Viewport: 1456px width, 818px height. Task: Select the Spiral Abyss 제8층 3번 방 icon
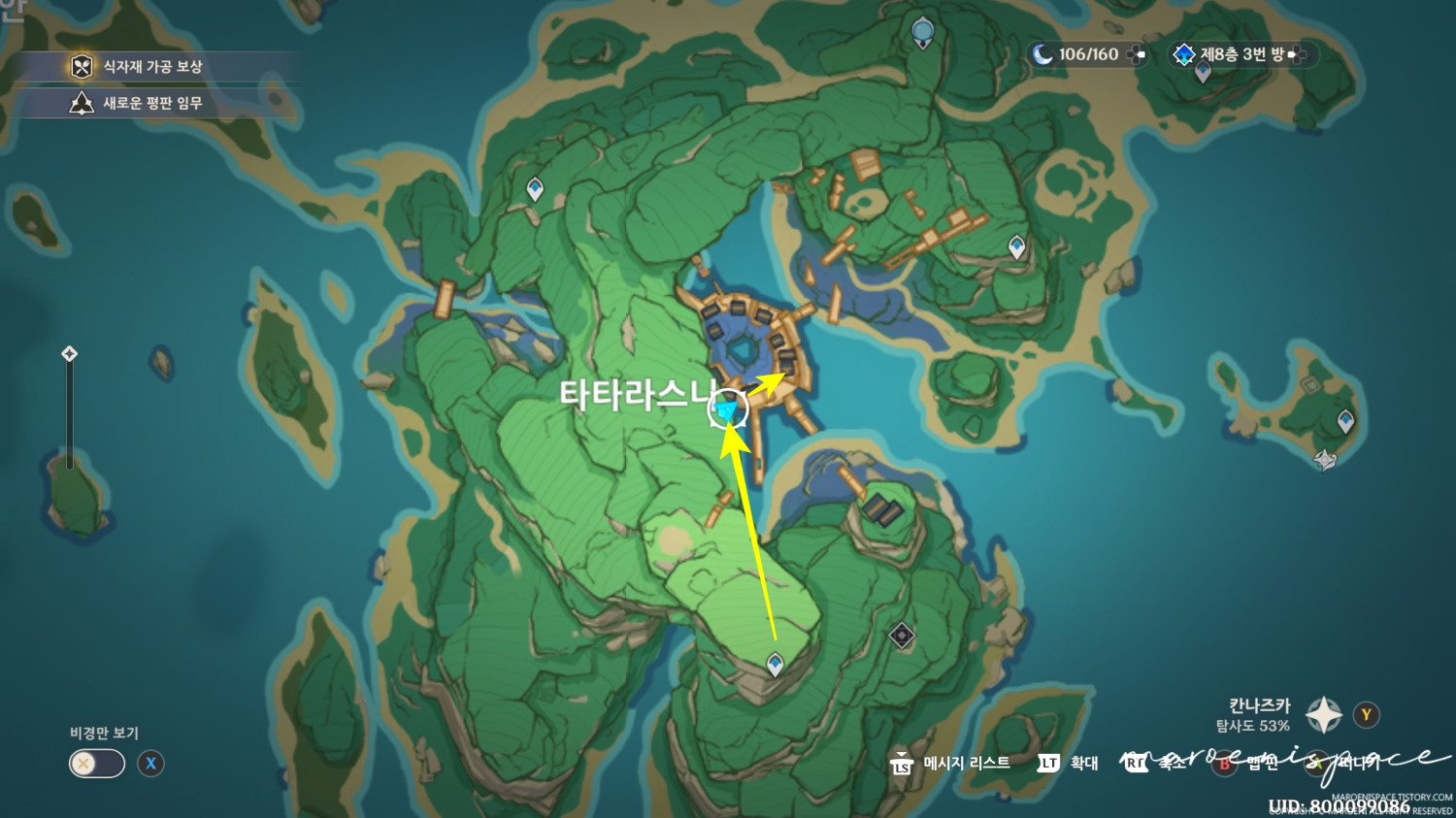click(1183, 54)
